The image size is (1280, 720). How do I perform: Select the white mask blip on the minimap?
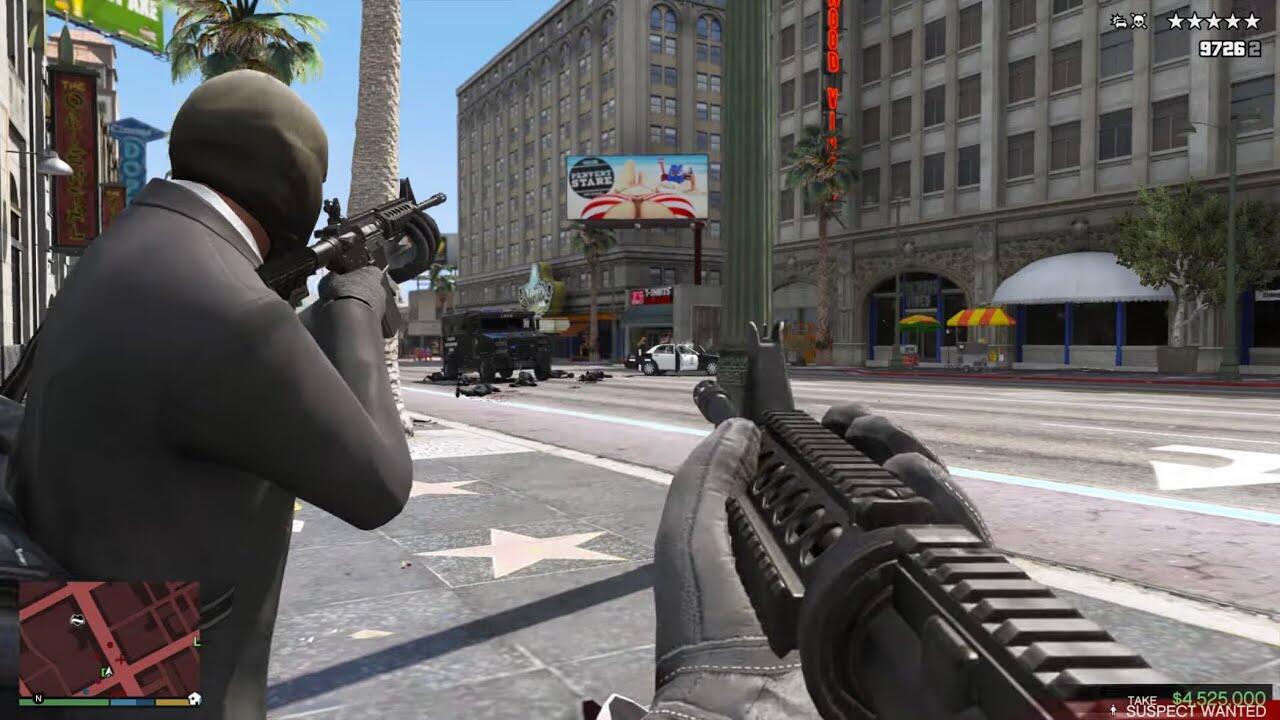click(78, 620)
